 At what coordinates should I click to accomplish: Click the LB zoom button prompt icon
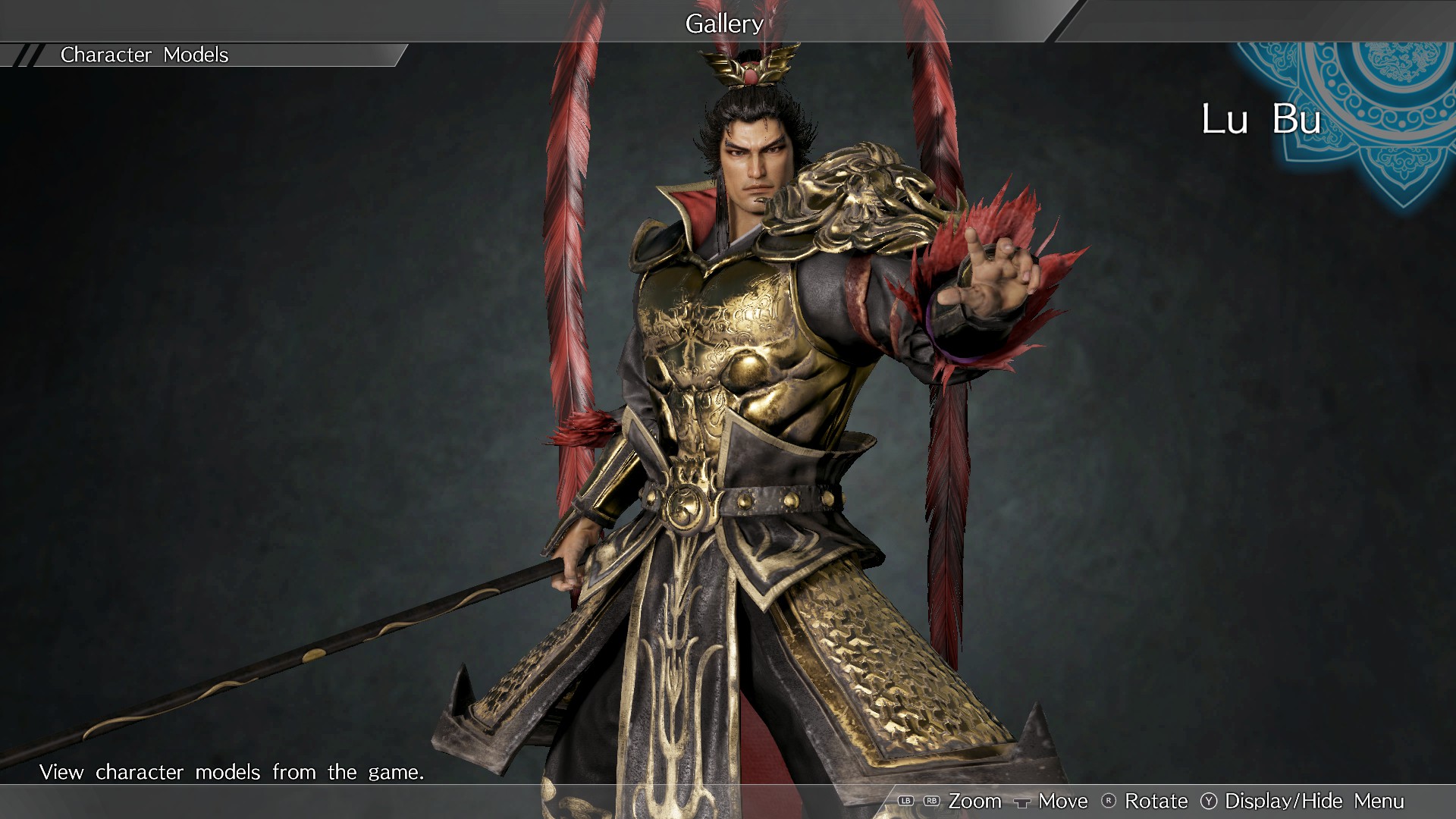coord(905,801)
